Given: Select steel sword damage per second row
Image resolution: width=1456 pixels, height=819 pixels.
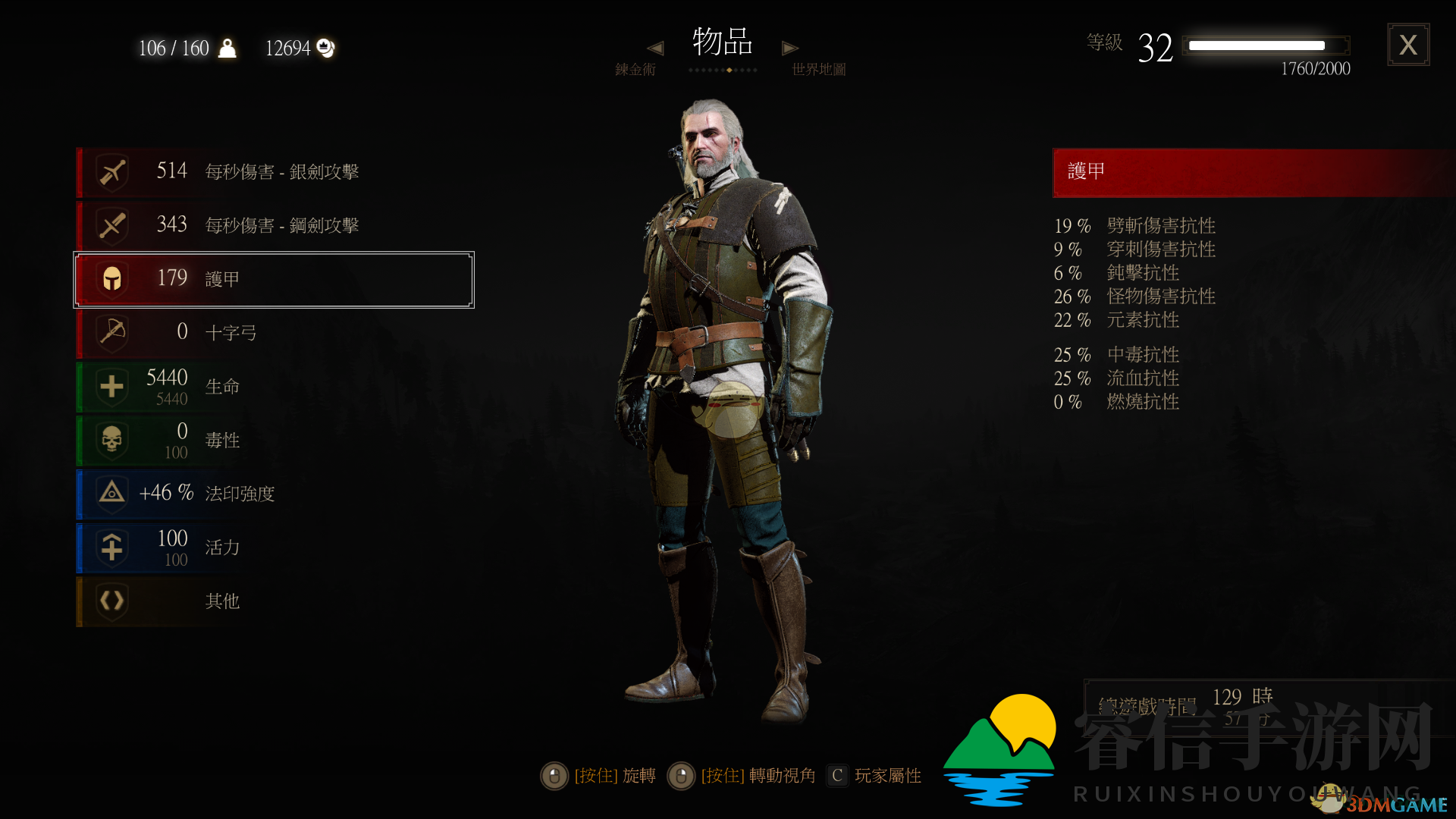Looking at the screenshot, I should click(273, 225).
